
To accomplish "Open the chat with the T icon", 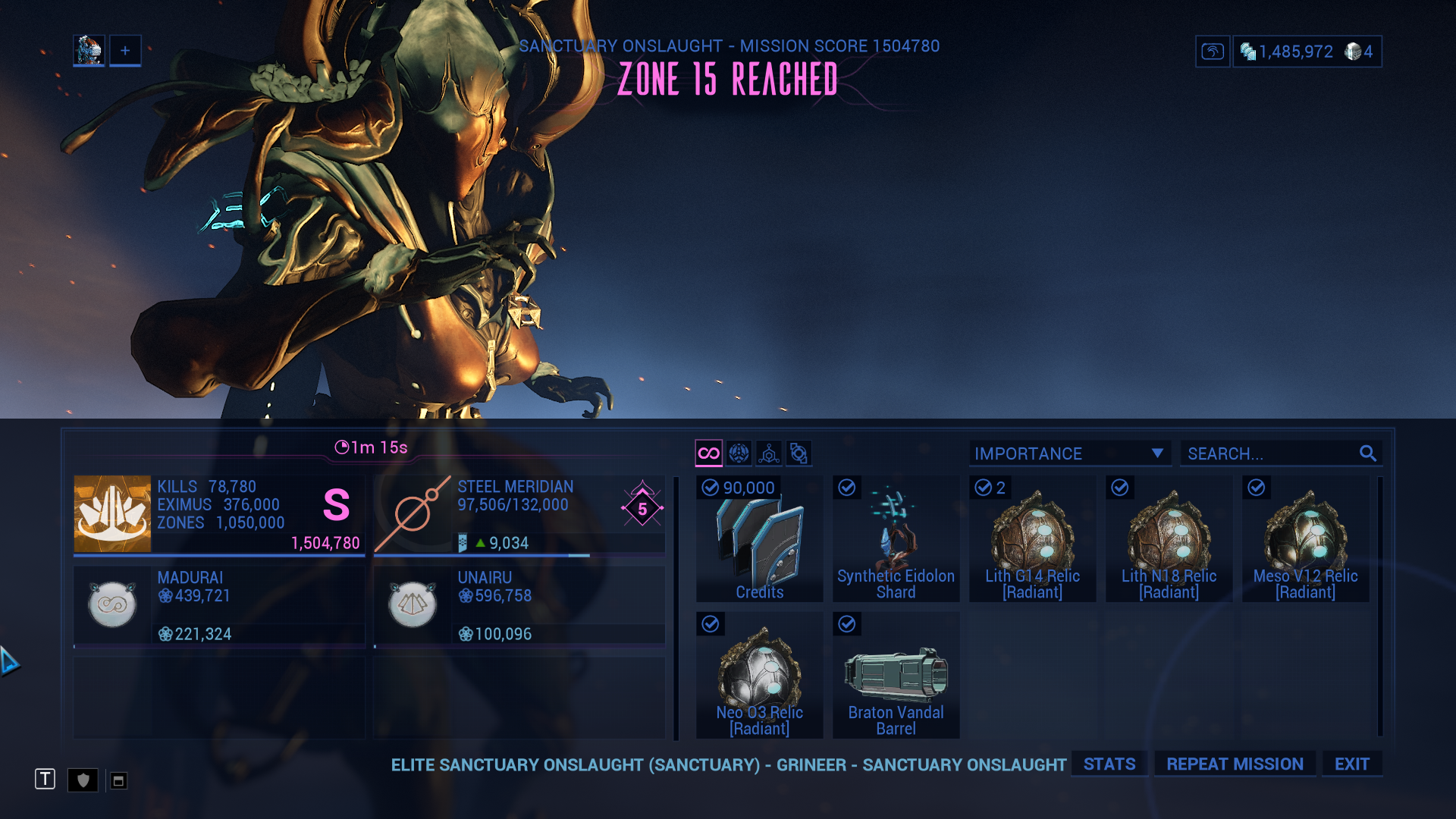I will [x=45, y=779].
